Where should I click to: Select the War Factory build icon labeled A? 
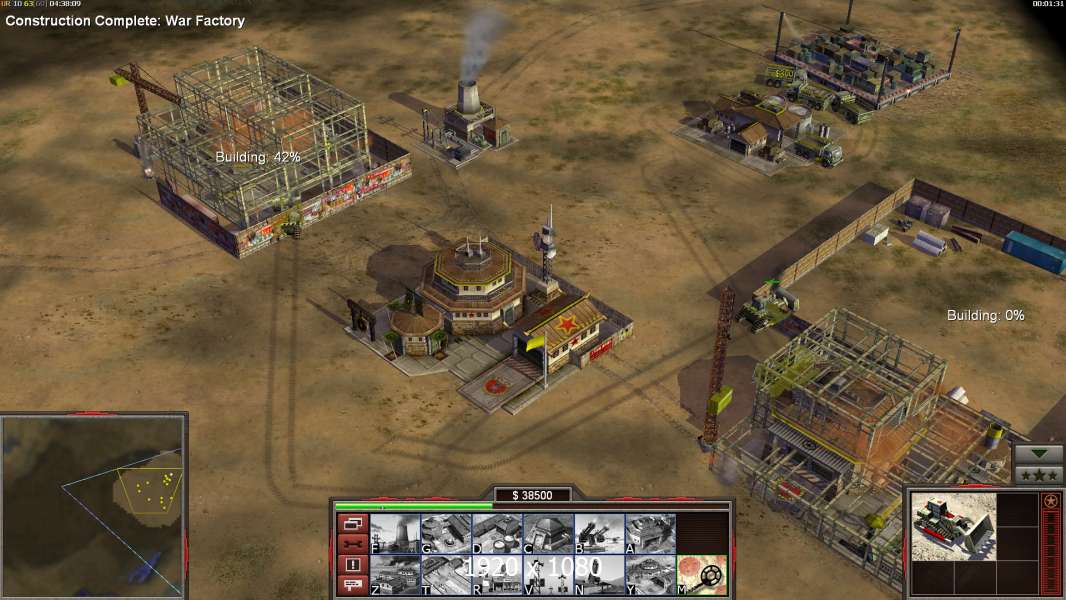click(650, 533)
